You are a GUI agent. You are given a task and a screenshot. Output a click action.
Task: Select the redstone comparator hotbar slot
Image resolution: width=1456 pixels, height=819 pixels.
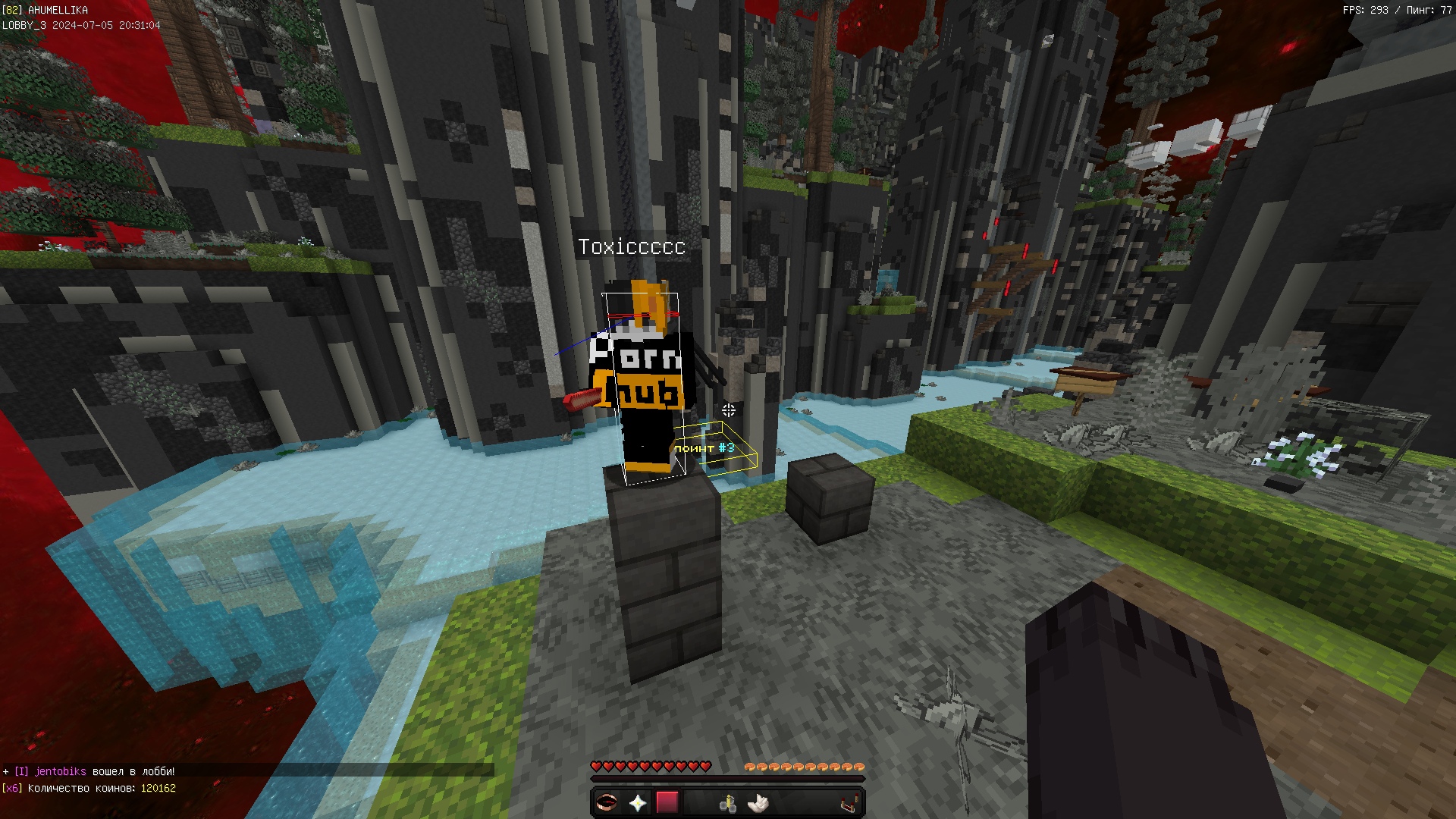pos(849,802)
